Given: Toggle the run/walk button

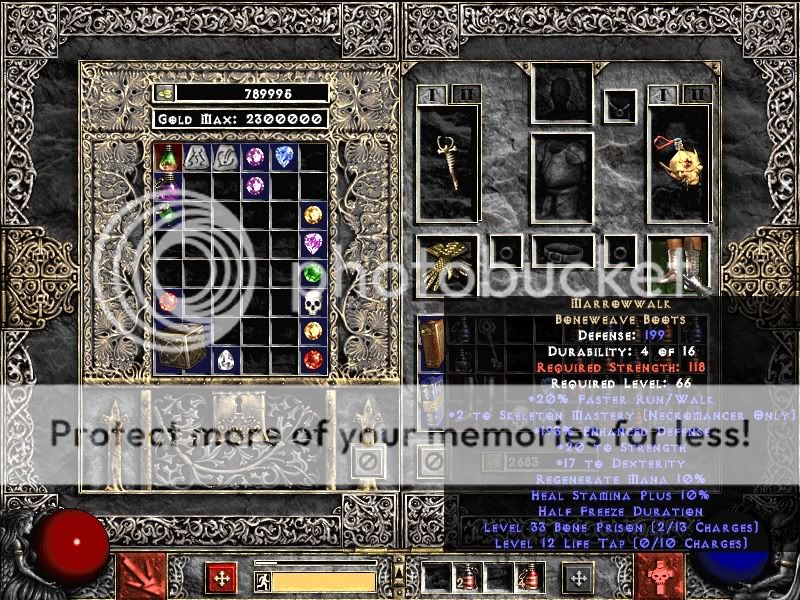Looking at the screenshot, I should click(x=262, y=579).
